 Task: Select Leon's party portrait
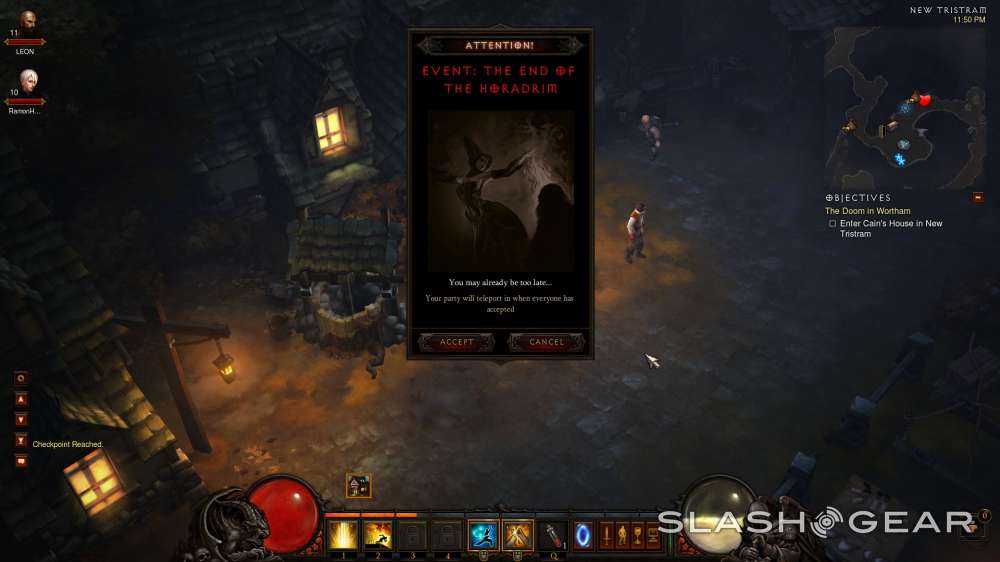tap(26, 21)
